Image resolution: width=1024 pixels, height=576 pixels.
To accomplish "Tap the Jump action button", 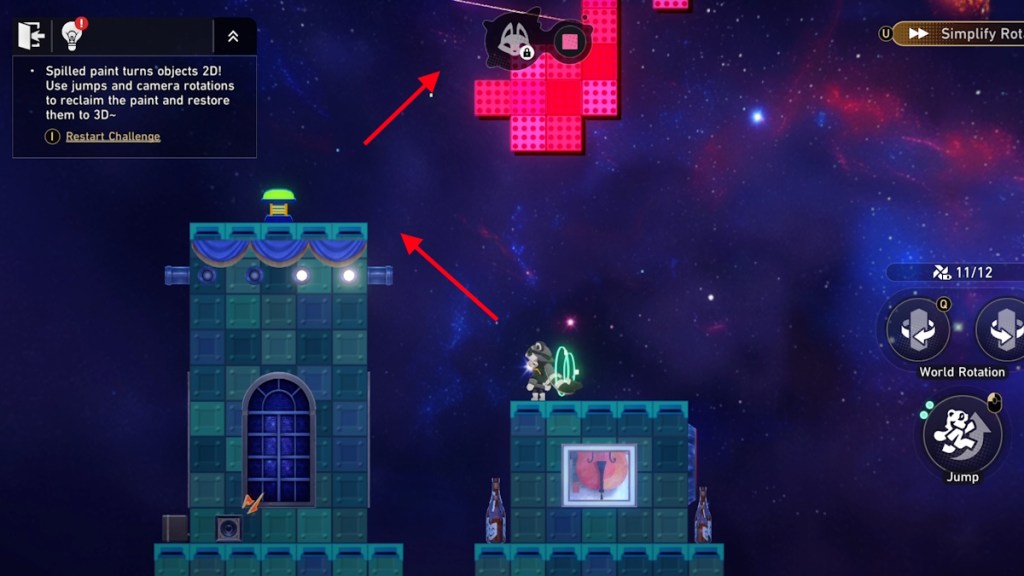I will point(962,436).
